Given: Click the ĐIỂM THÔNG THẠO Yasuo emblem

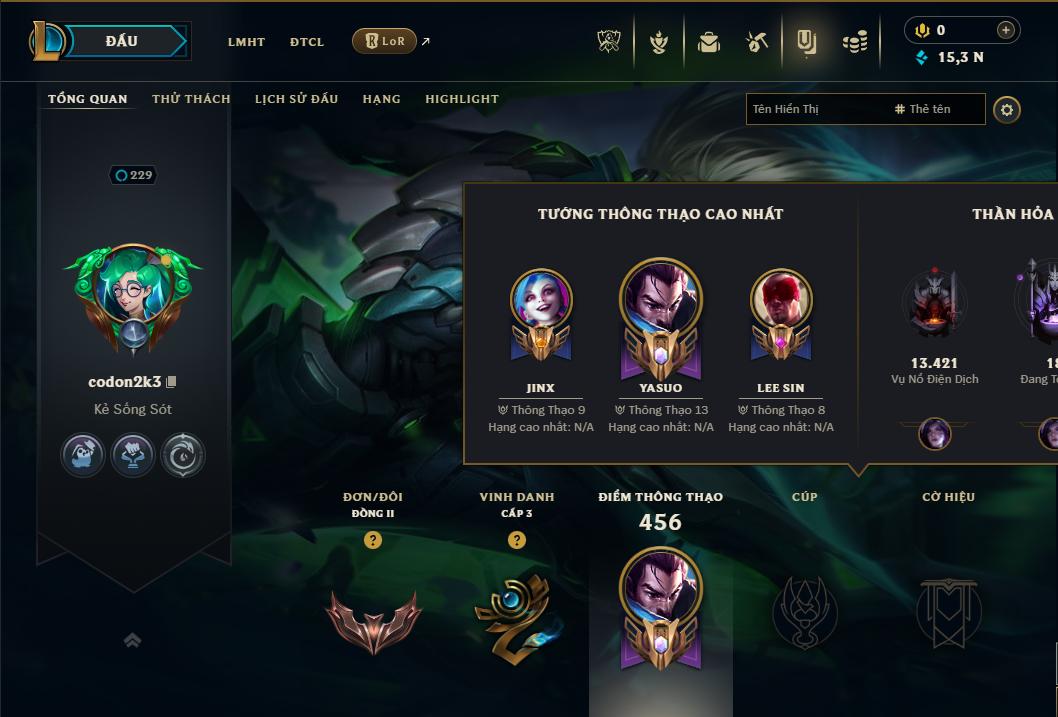Looking at the screenshot, I should [x=660, y=603].
